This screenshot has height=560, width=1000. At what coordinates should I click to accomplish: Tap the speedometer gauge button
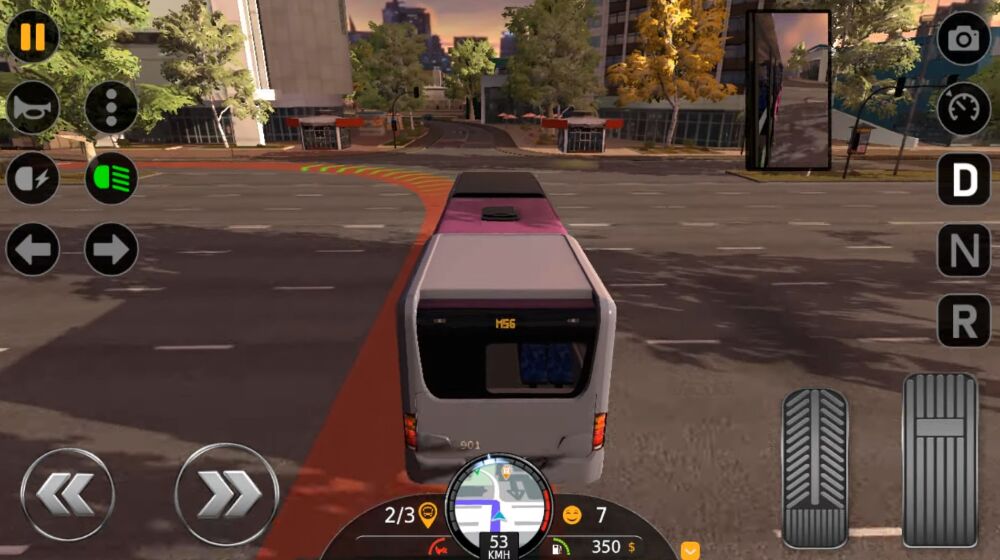point(963,108)
